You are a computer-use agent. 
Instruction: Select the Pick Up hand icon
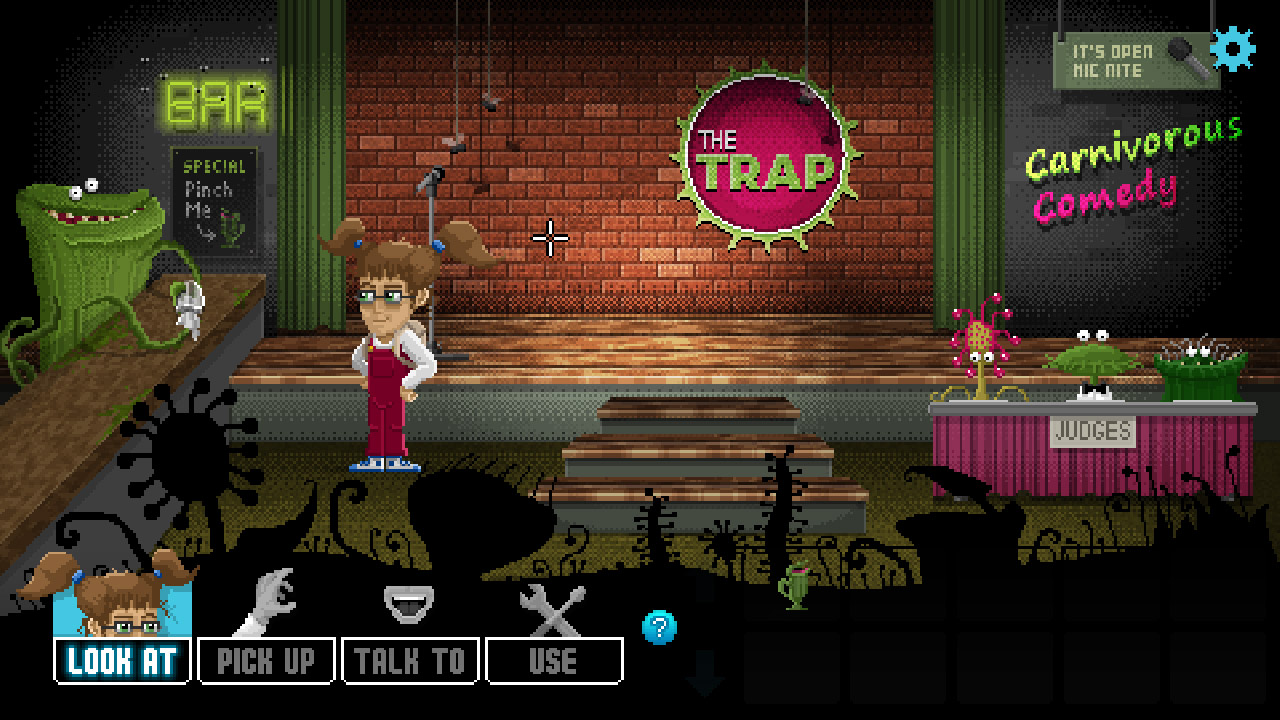pos(268,600)
